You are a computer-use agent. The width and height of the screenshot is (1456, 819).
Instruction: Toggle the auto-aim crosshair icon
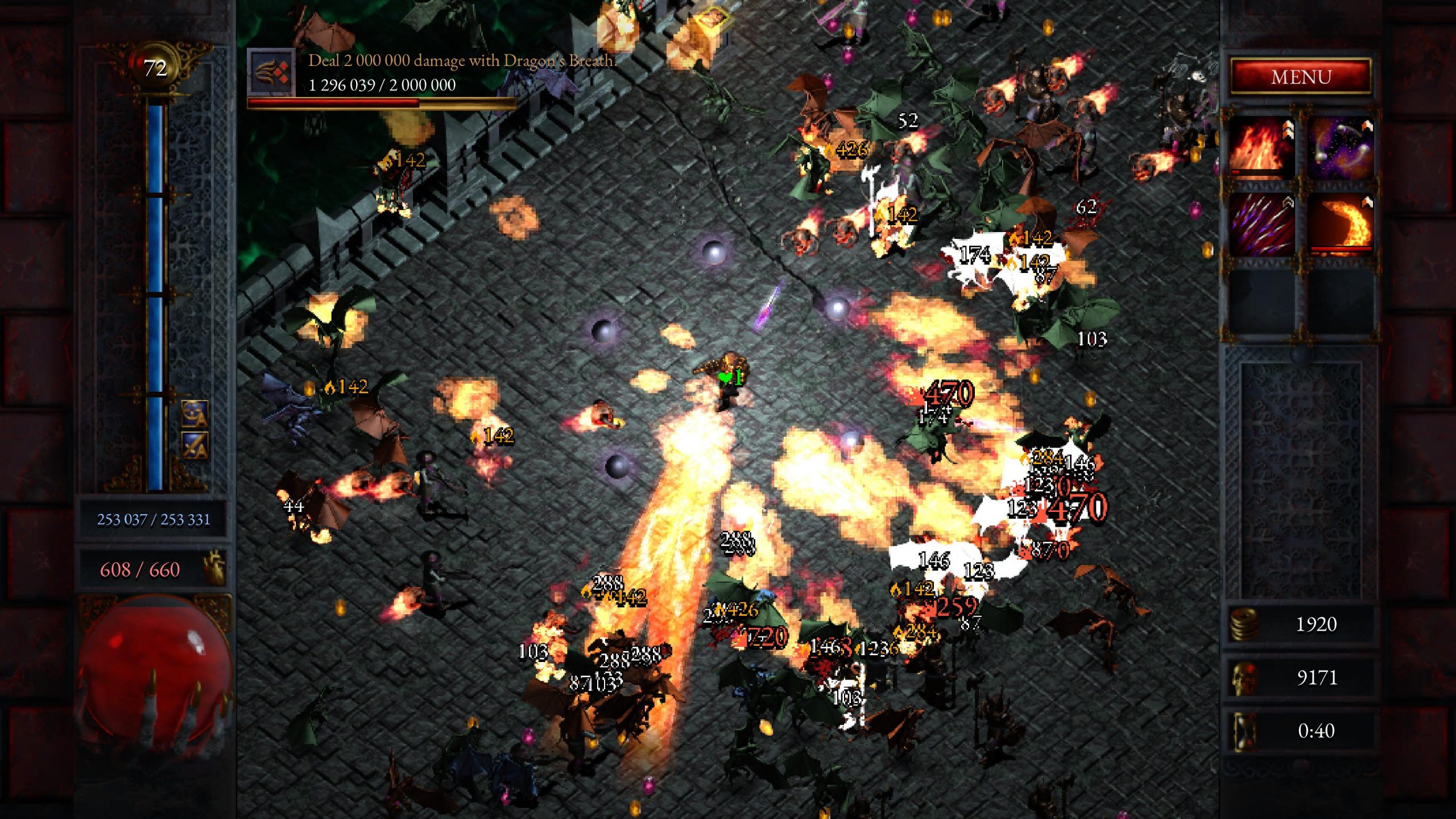click(x=195, y=413)
